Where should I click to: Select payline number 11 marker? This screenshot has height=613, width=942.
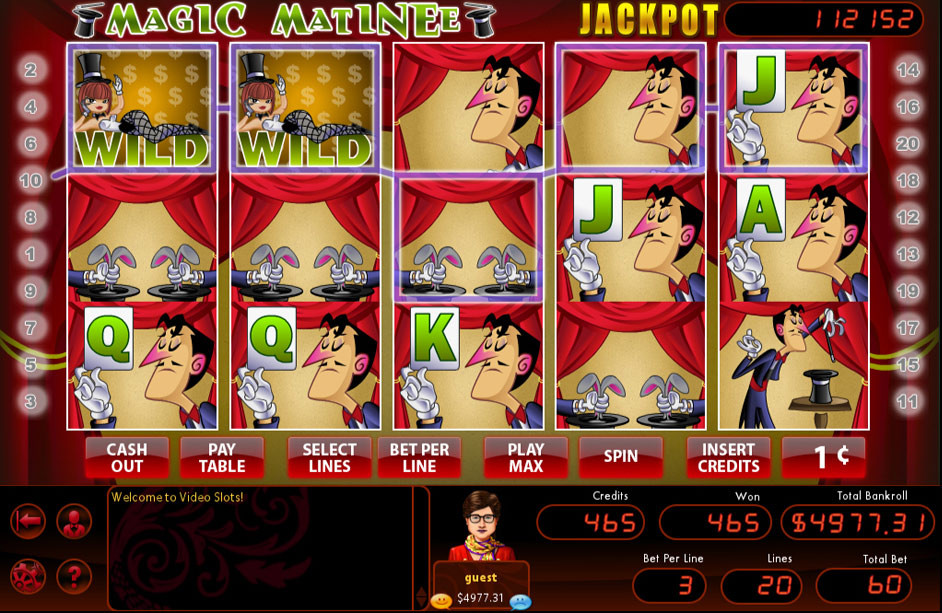(x=907, y=402)
